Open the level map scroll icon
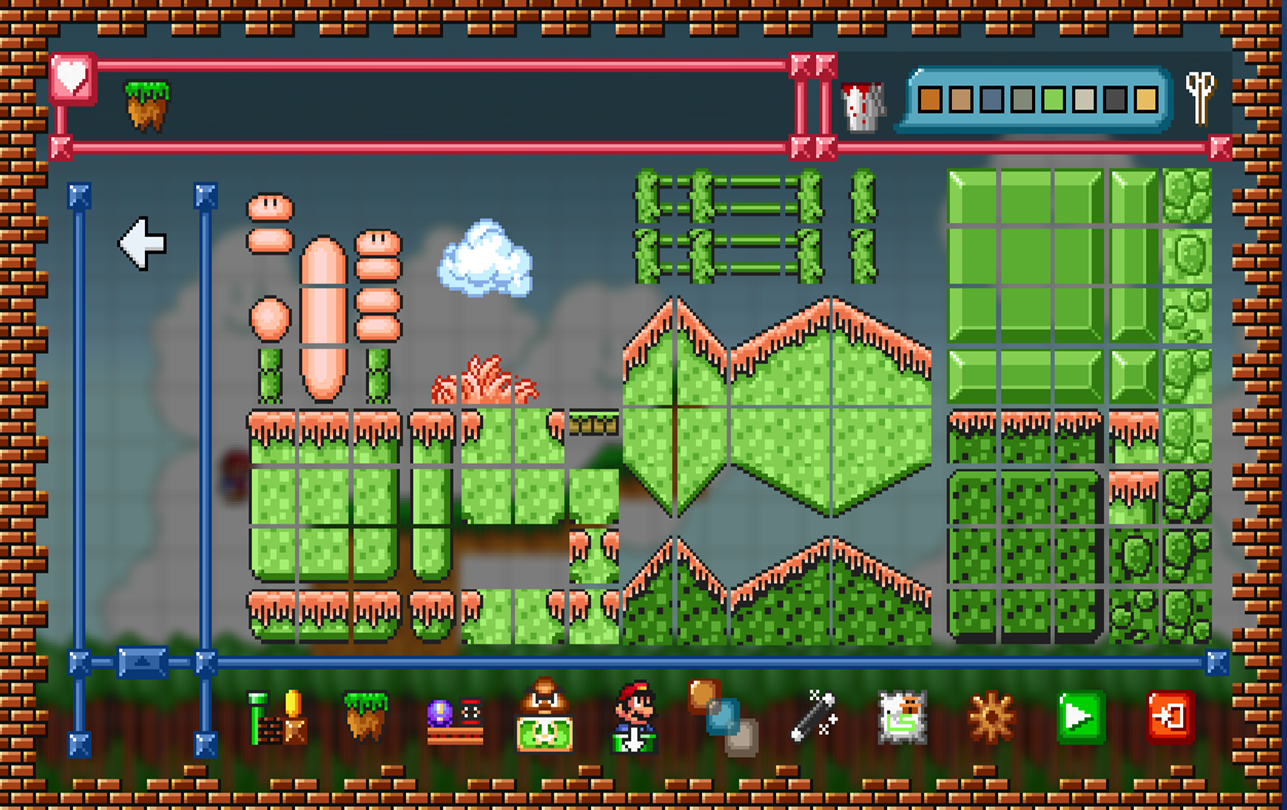The image size is (1287, 810). pos(901,717)
